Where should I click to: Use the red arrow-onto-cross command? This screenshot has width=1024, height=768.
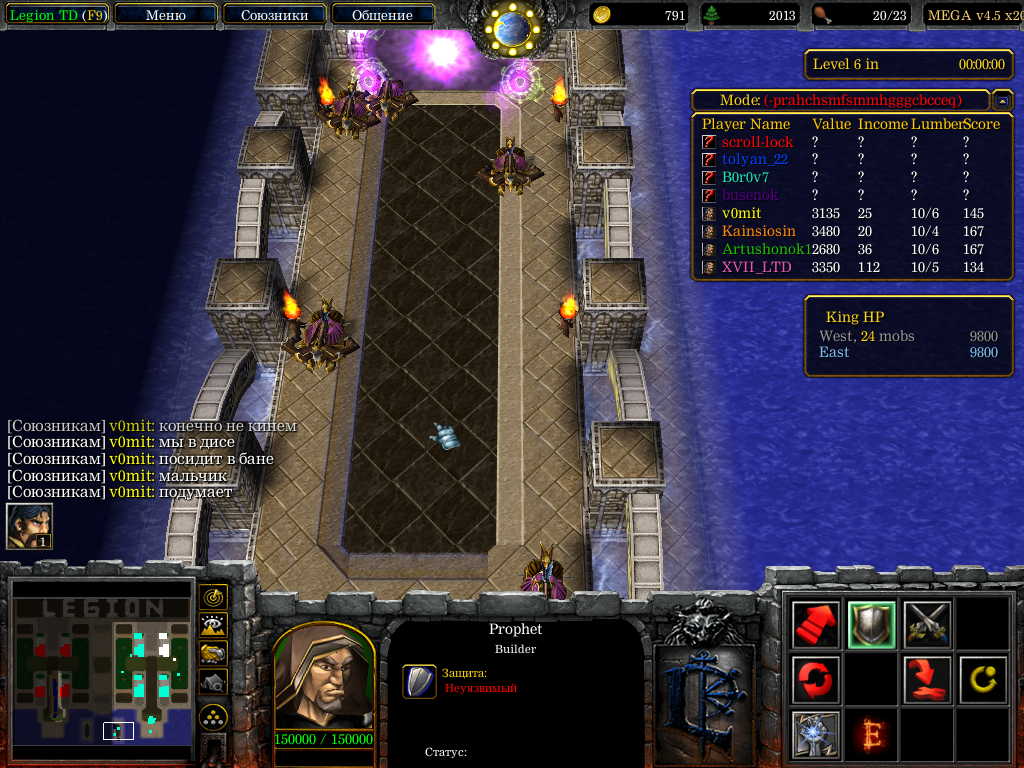coord(927,680)
